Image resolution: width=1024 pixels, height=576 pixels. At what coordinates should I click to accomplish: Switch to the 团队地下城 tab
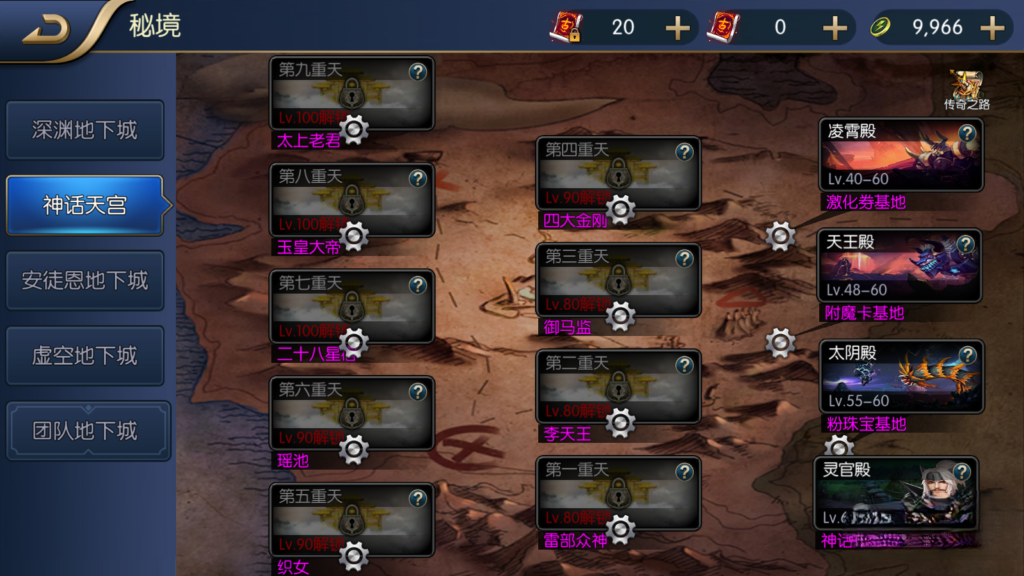[x=85, y=431]
